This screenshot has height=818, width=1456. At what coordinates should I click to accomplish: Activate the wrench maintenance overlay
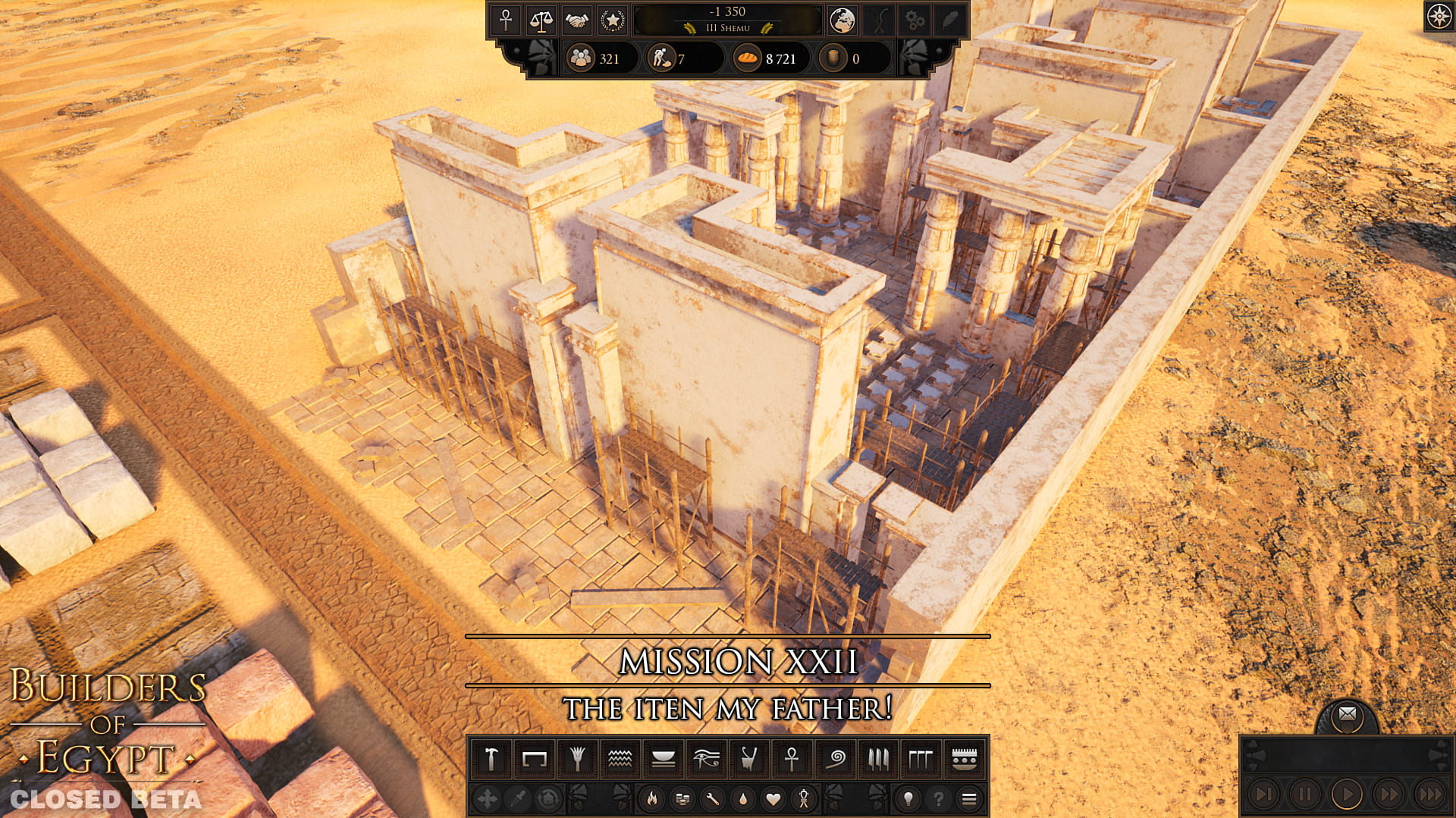(713, 798)
